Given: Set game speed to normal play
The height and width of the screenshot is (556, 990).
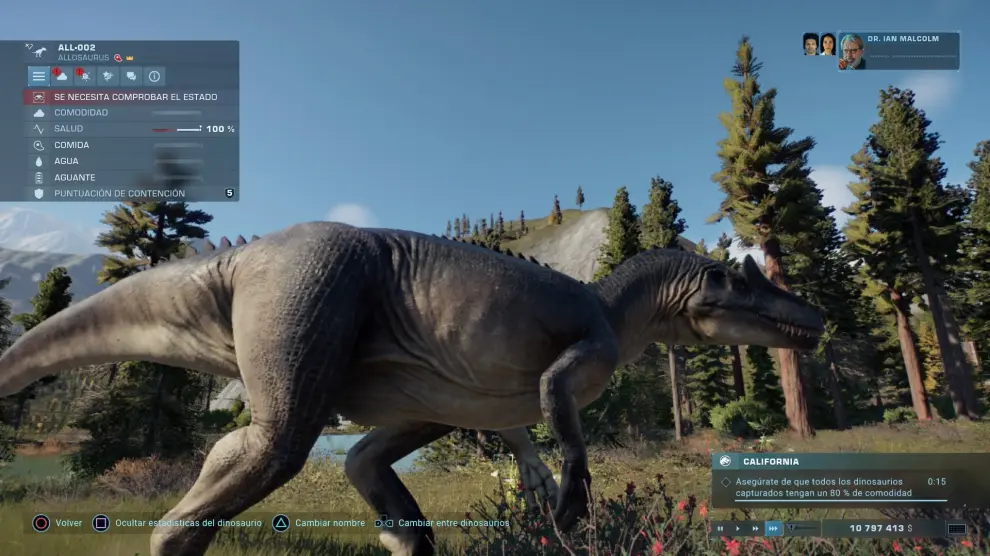Looking at the screenshot, I should pyautogui.click(x=738, y=528).
